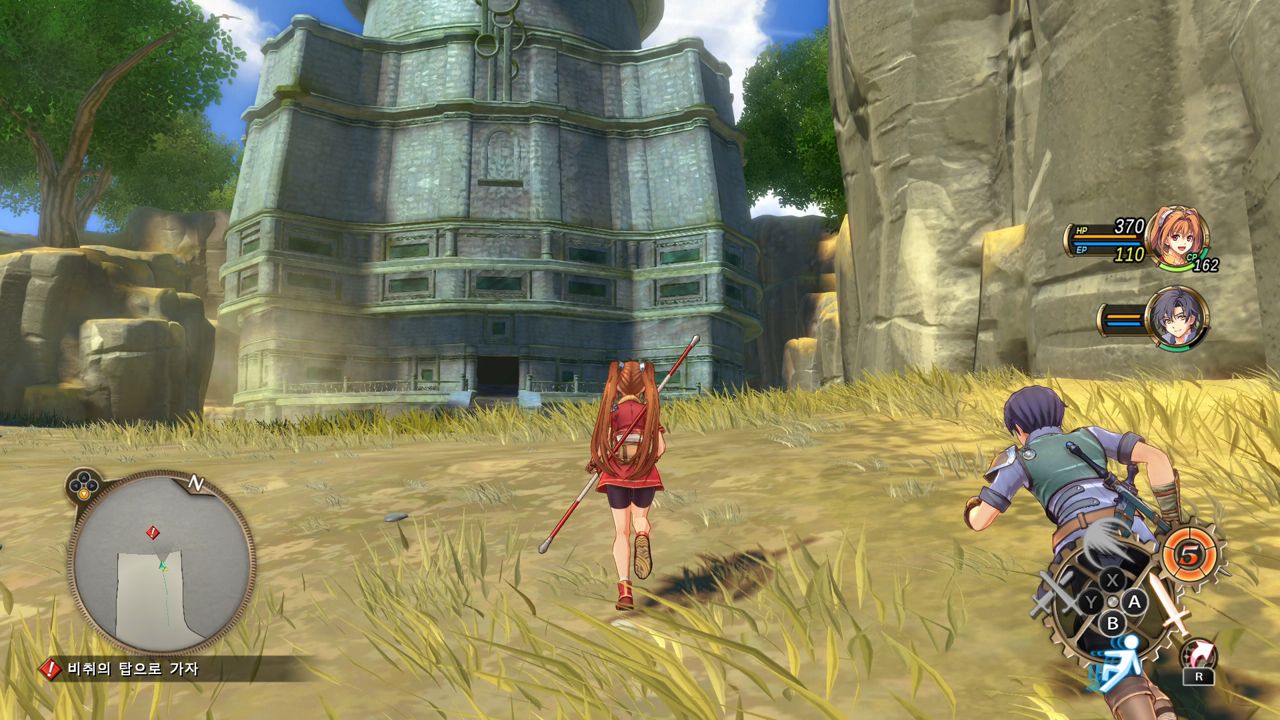The width and height of the screenshot is (1280, 720).
Task: Click the north compass indicator on minimap
Action: pos(196,484)
